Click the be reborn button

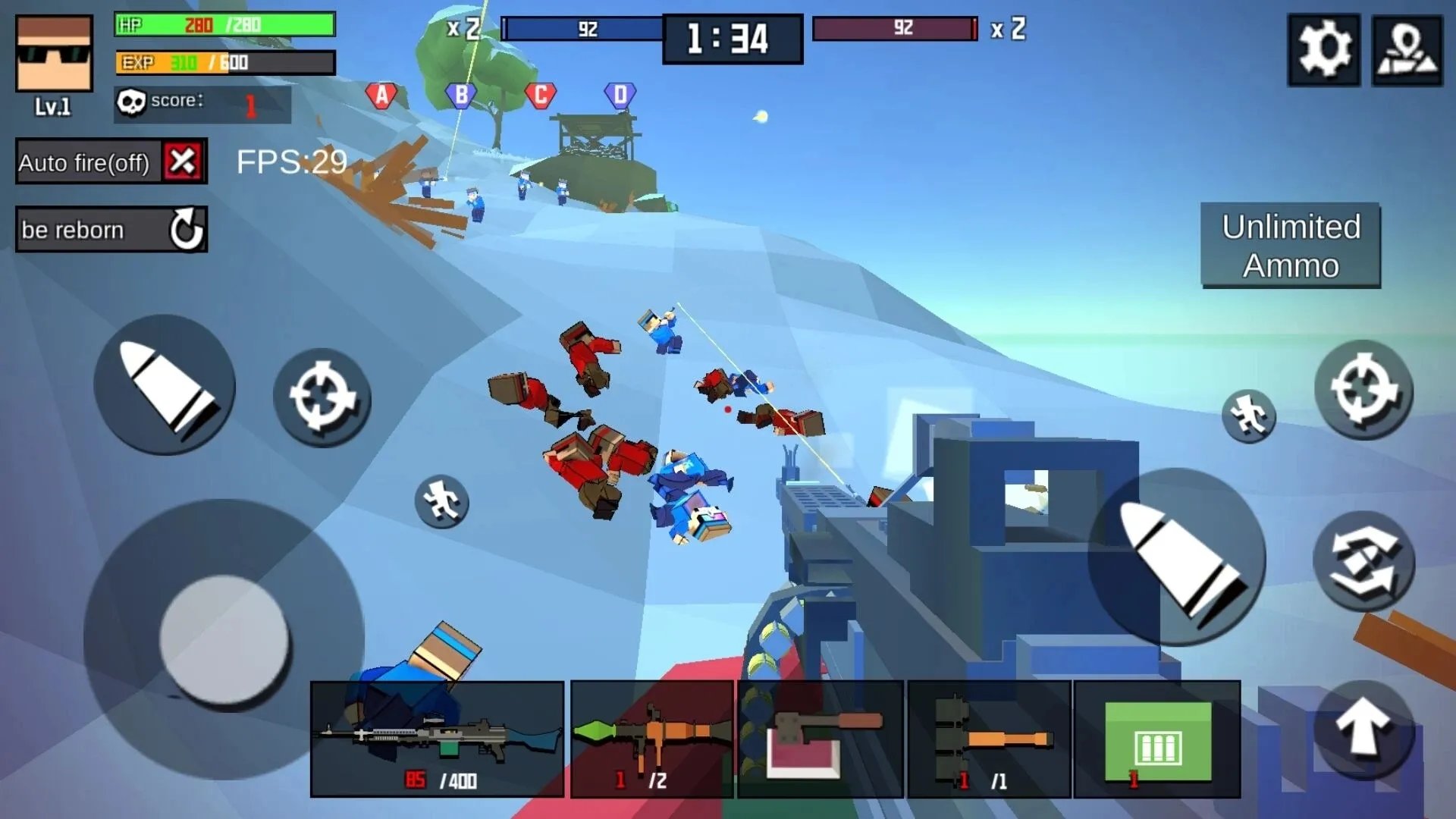(x=111, y=229)
